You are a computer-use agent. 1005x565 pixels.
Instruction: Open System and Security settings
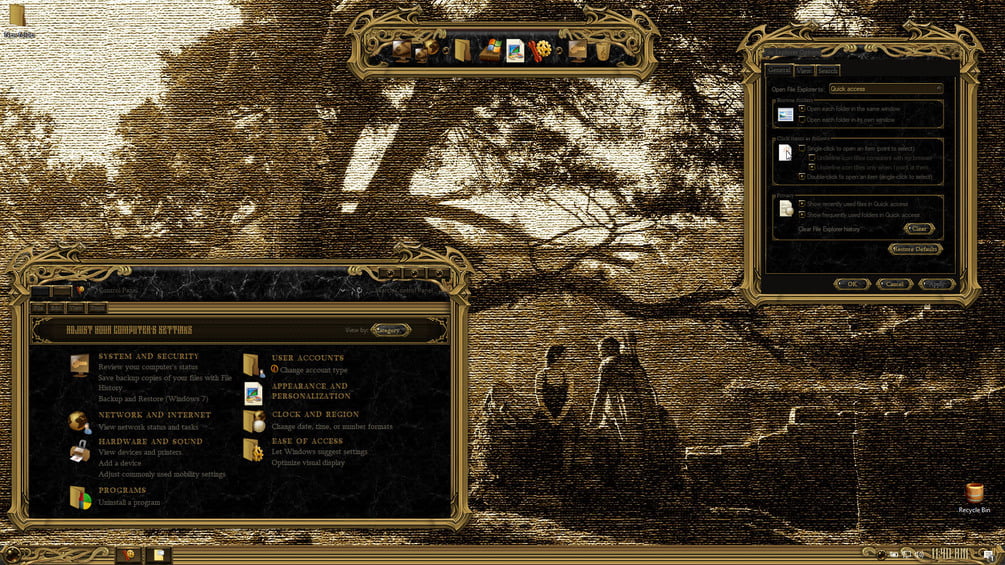point(148,356)
